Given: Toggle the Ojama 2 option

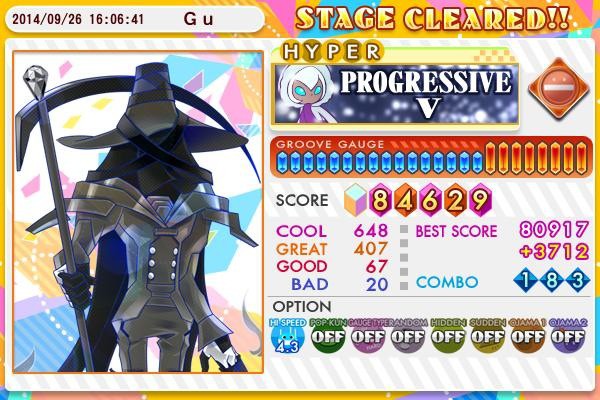Looking at the screenshot, I should [x=567, y=338].
